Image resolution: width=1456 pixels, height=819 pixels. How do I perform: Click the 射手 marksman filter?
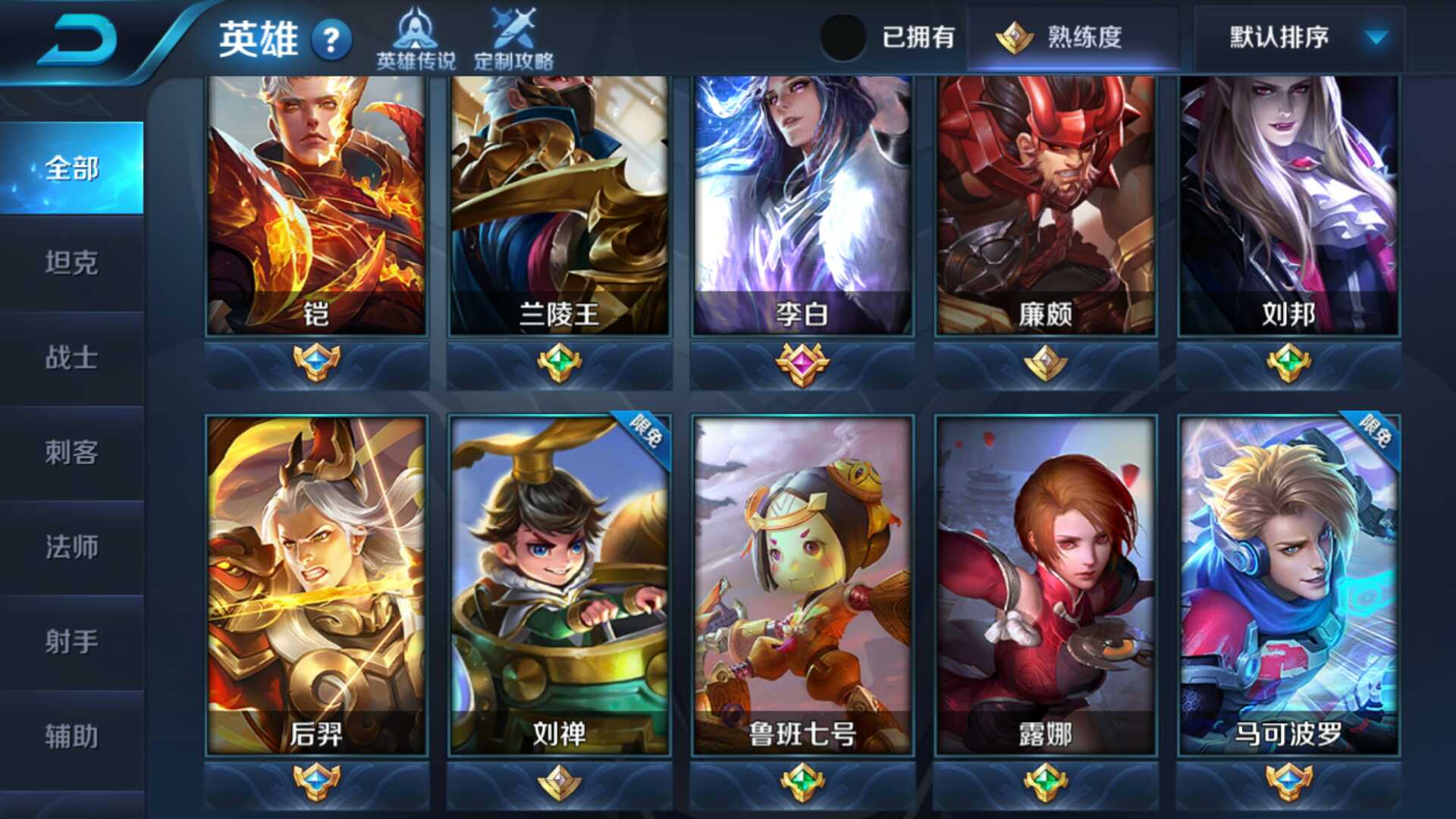(72, 642)
